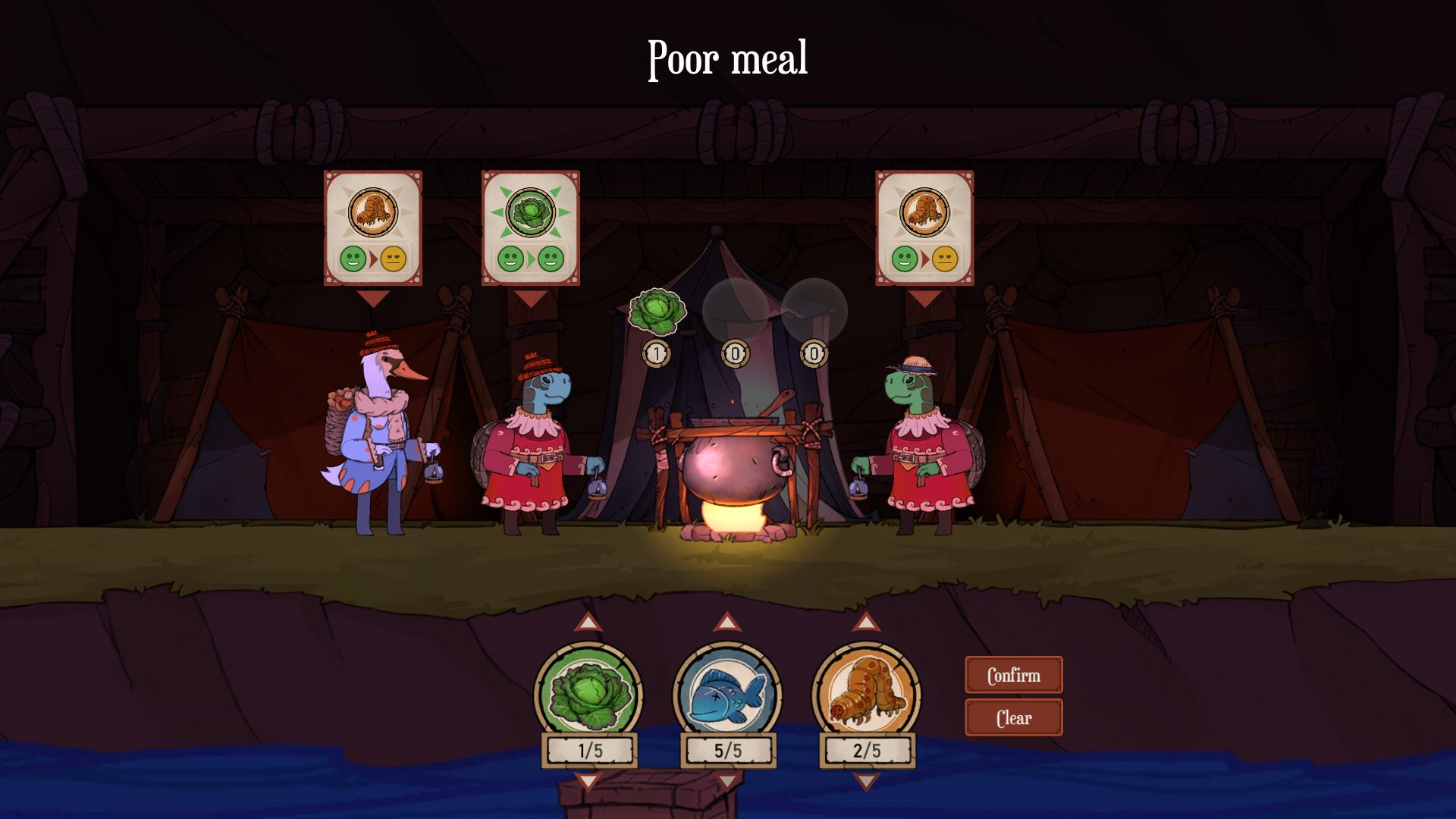1456x819 pixels.
Task: Clear the cooking pot ingredients
Action: (x=1013, y=717)
